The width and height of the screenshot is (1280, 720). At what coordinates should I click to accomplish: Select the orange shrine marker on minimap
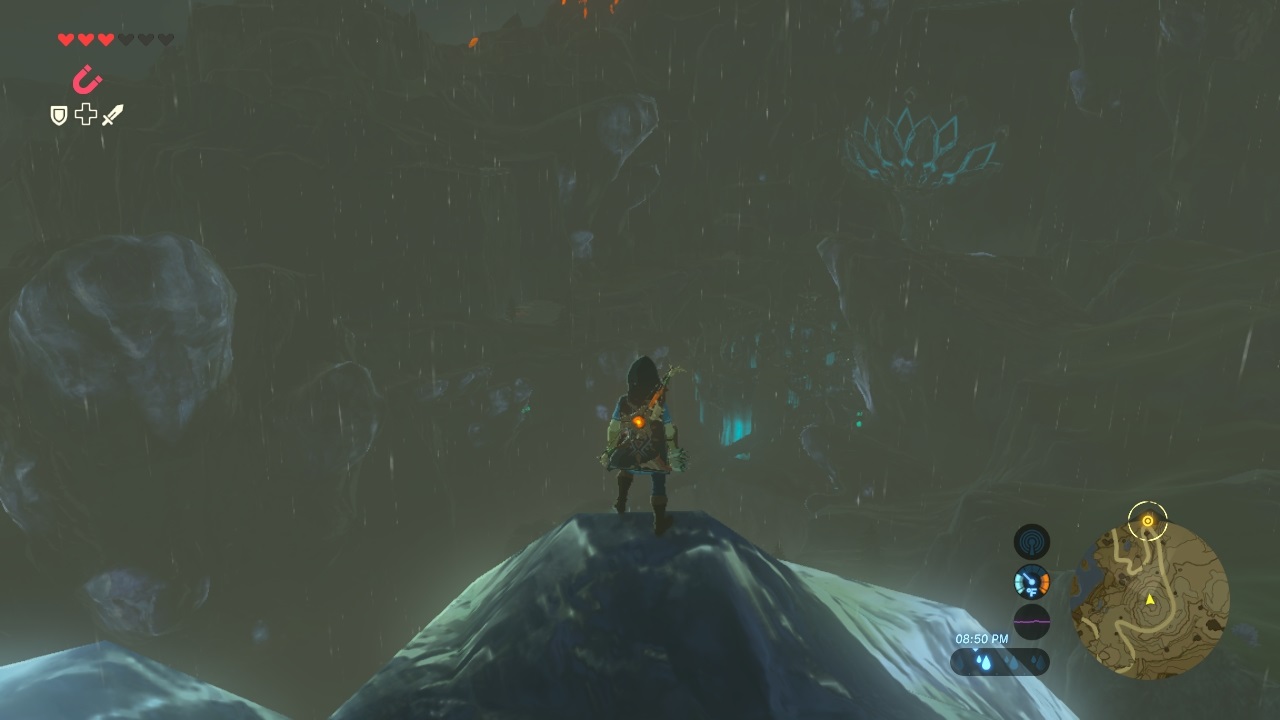point(1148,521)
